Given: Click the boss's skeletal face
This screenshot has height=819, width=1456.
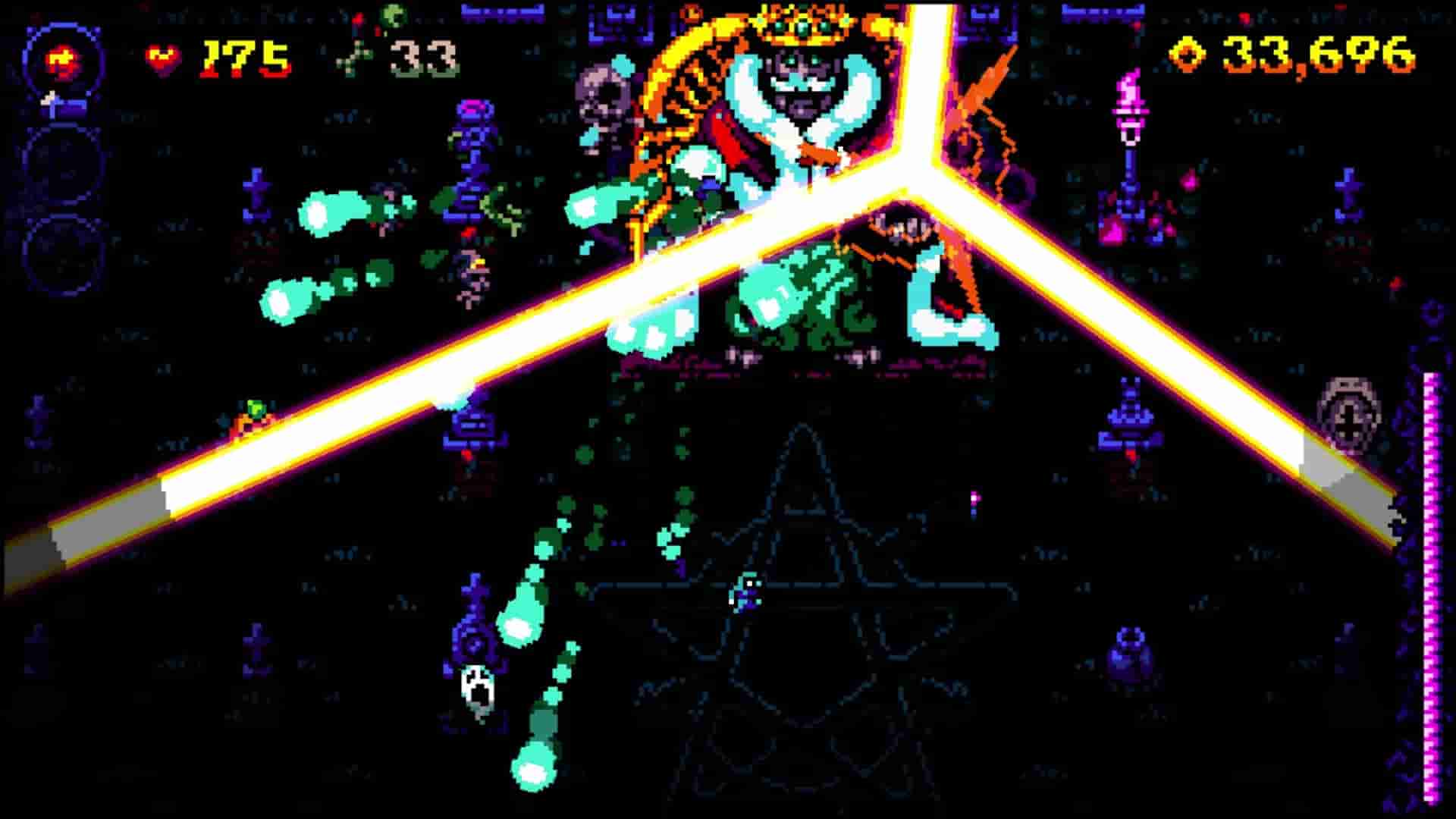Looking at the screenshot, I should point(800,83).
